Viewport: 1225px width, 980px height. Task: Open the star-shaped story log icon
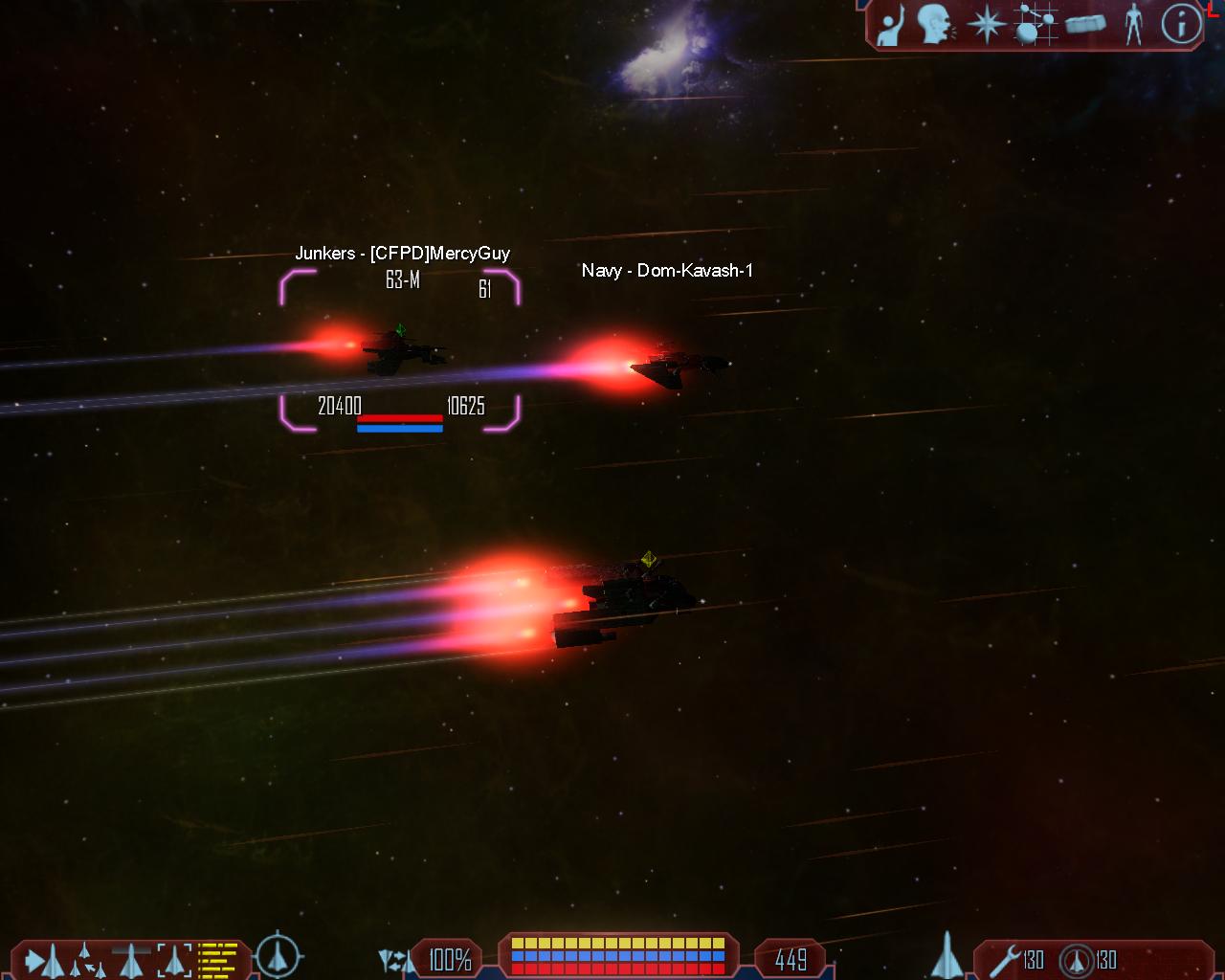[x=985, y=24]
